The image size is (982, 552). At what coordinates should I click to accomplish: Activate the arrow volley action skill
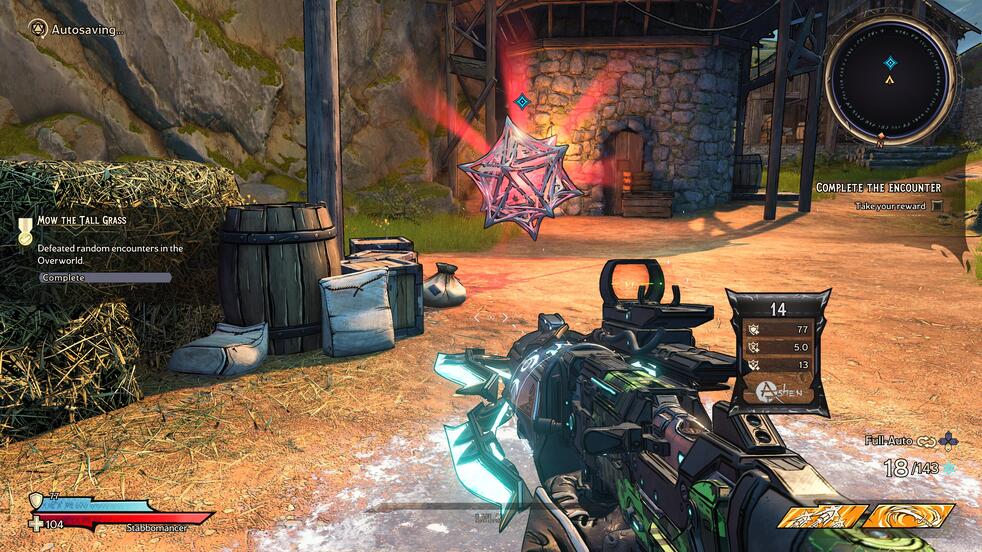821,516
